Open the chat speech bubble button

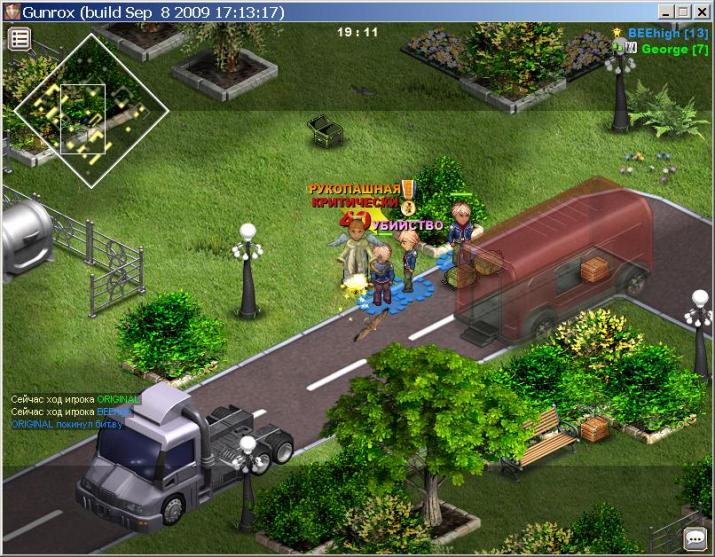coord(694,538)
